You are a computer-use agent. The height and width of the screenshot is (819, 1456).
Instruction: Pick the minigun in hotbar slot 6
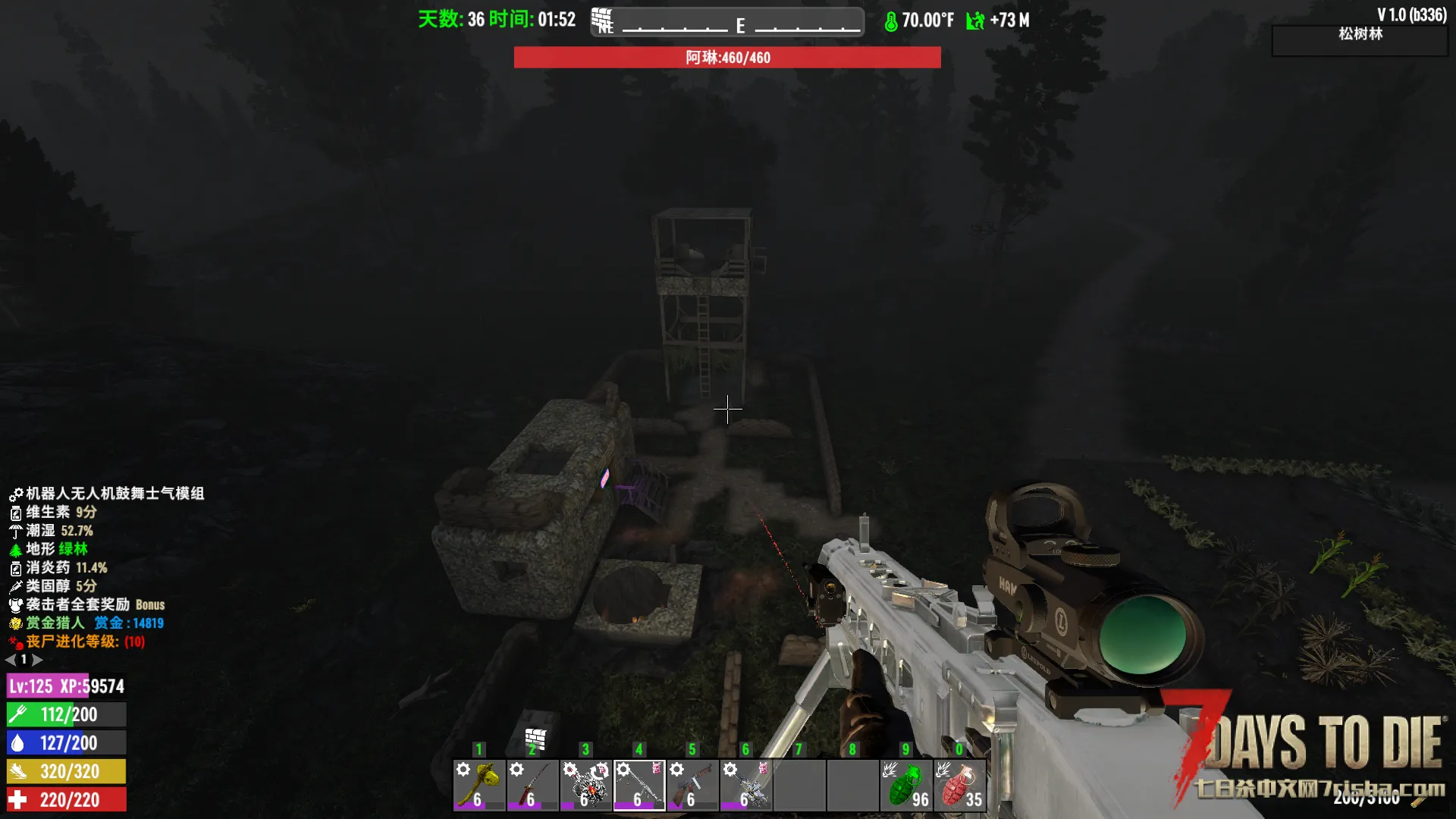tap(745, 785)
